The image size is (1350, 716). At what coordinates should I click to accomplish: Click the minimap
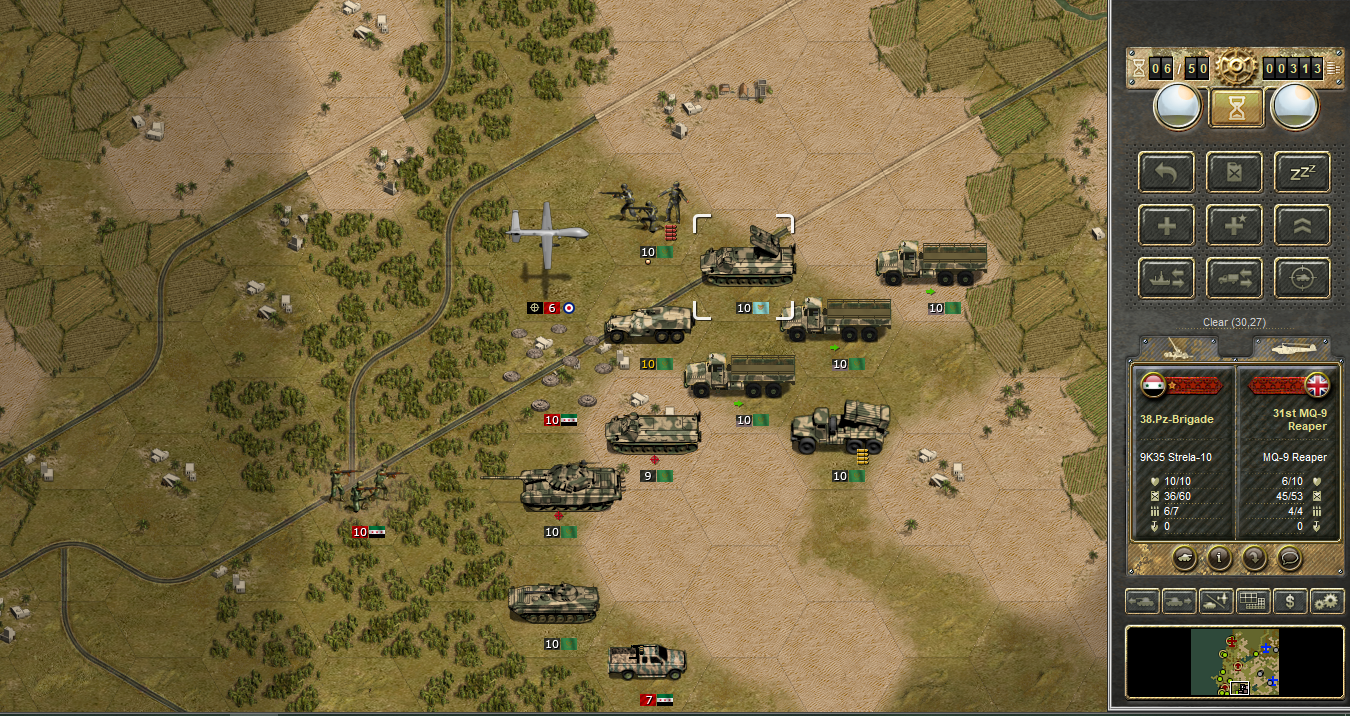point(1236,662)
